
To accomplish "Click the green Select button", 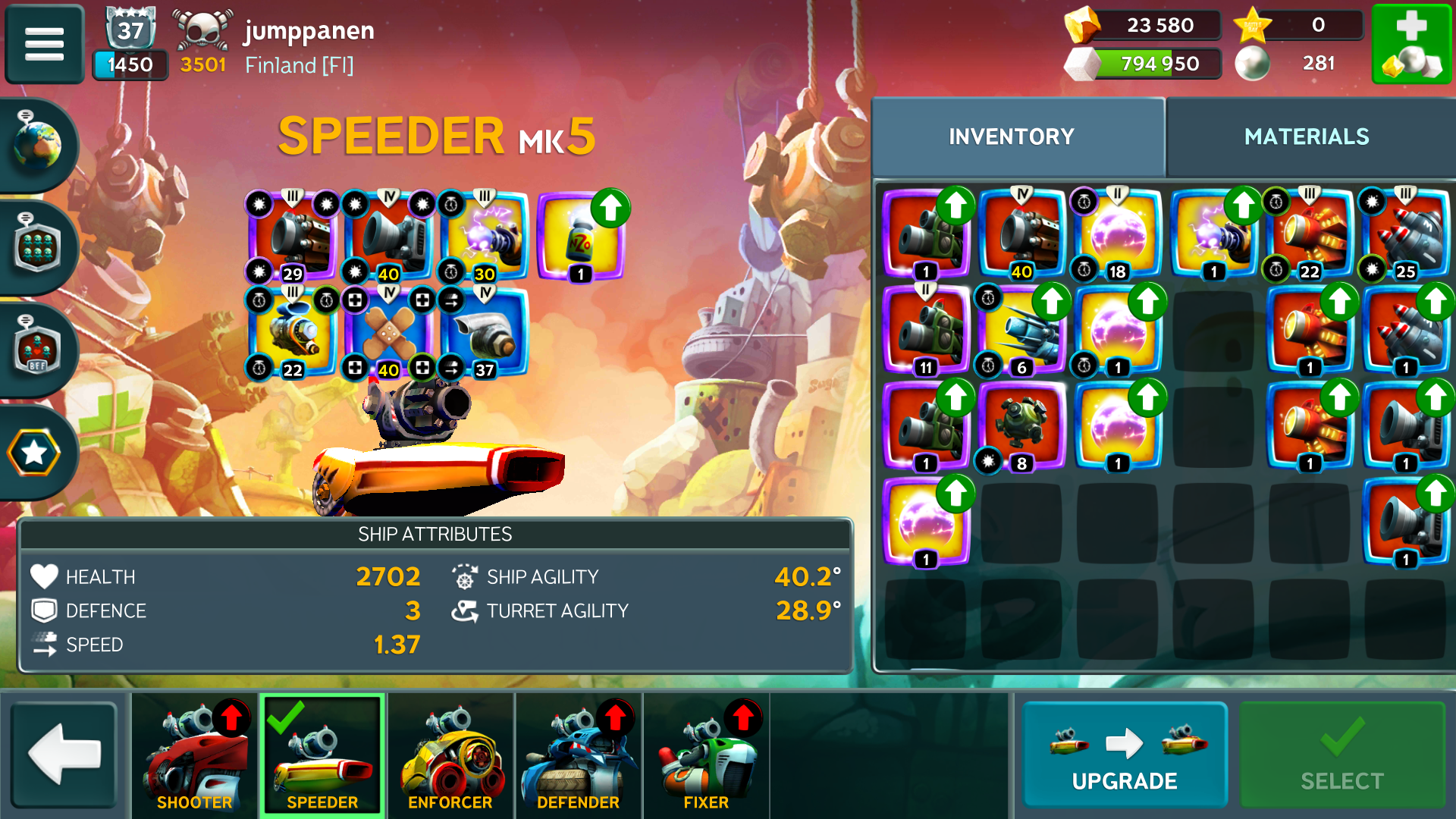I will (1341, 755).
